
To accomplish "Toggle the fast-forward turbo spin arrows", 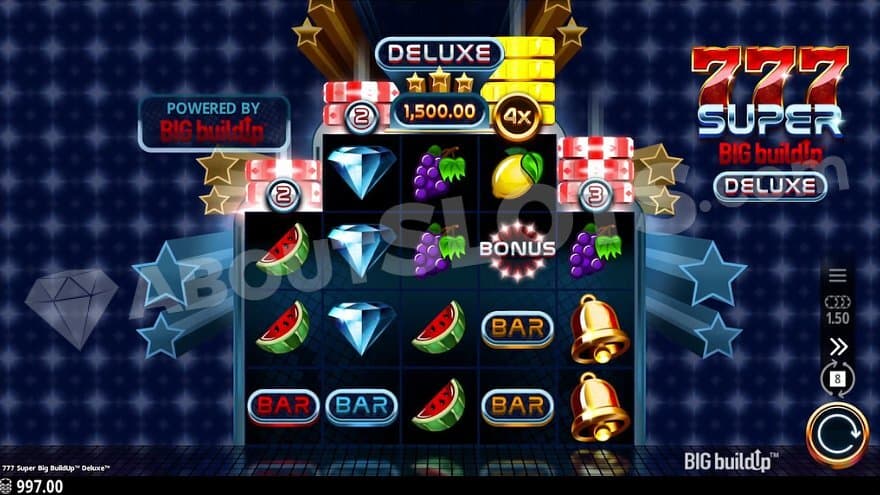I will [x=838, y=347].
